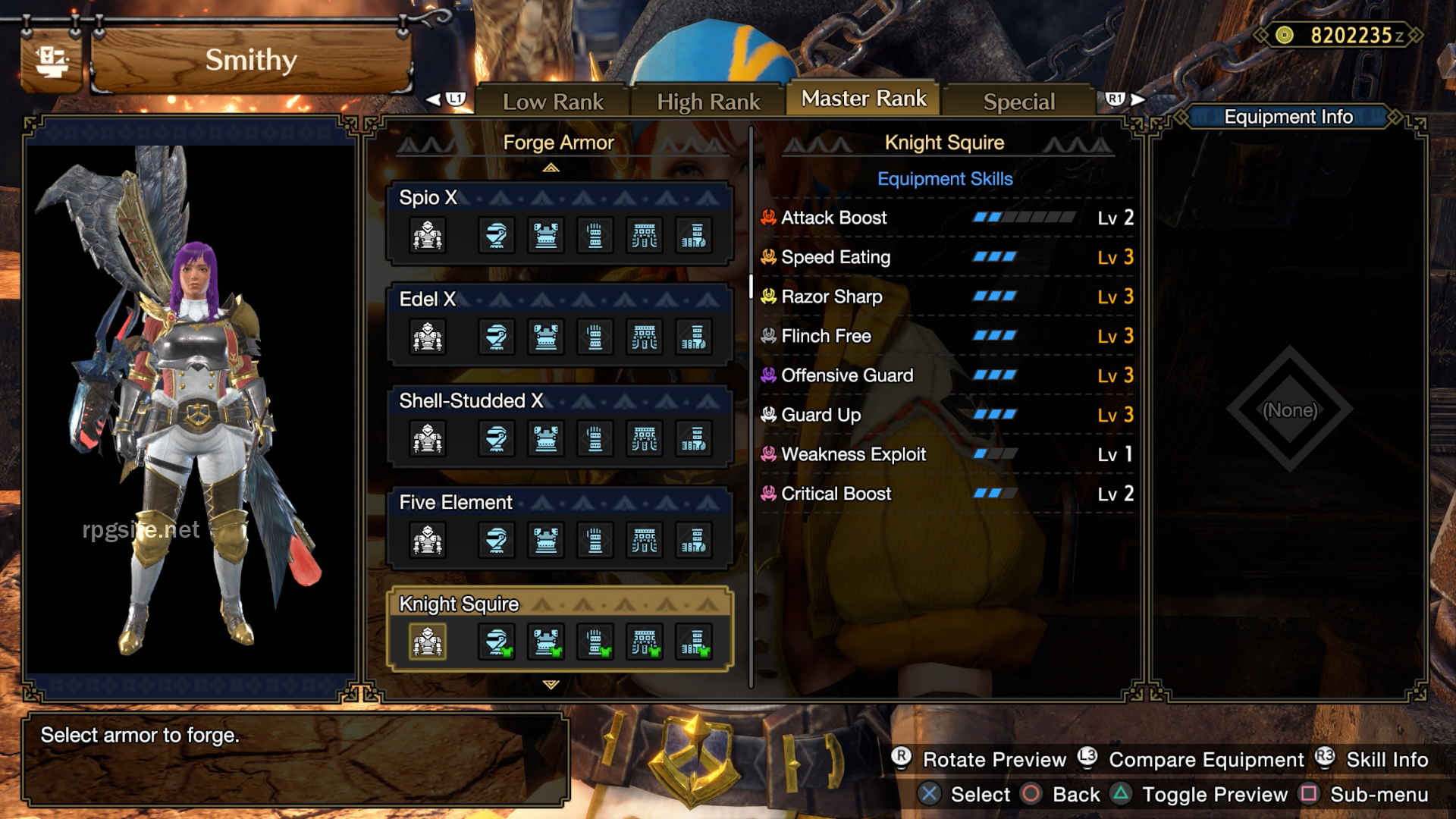
Task: Select the Spio X full set icon
Action: [x=427, y=235]
